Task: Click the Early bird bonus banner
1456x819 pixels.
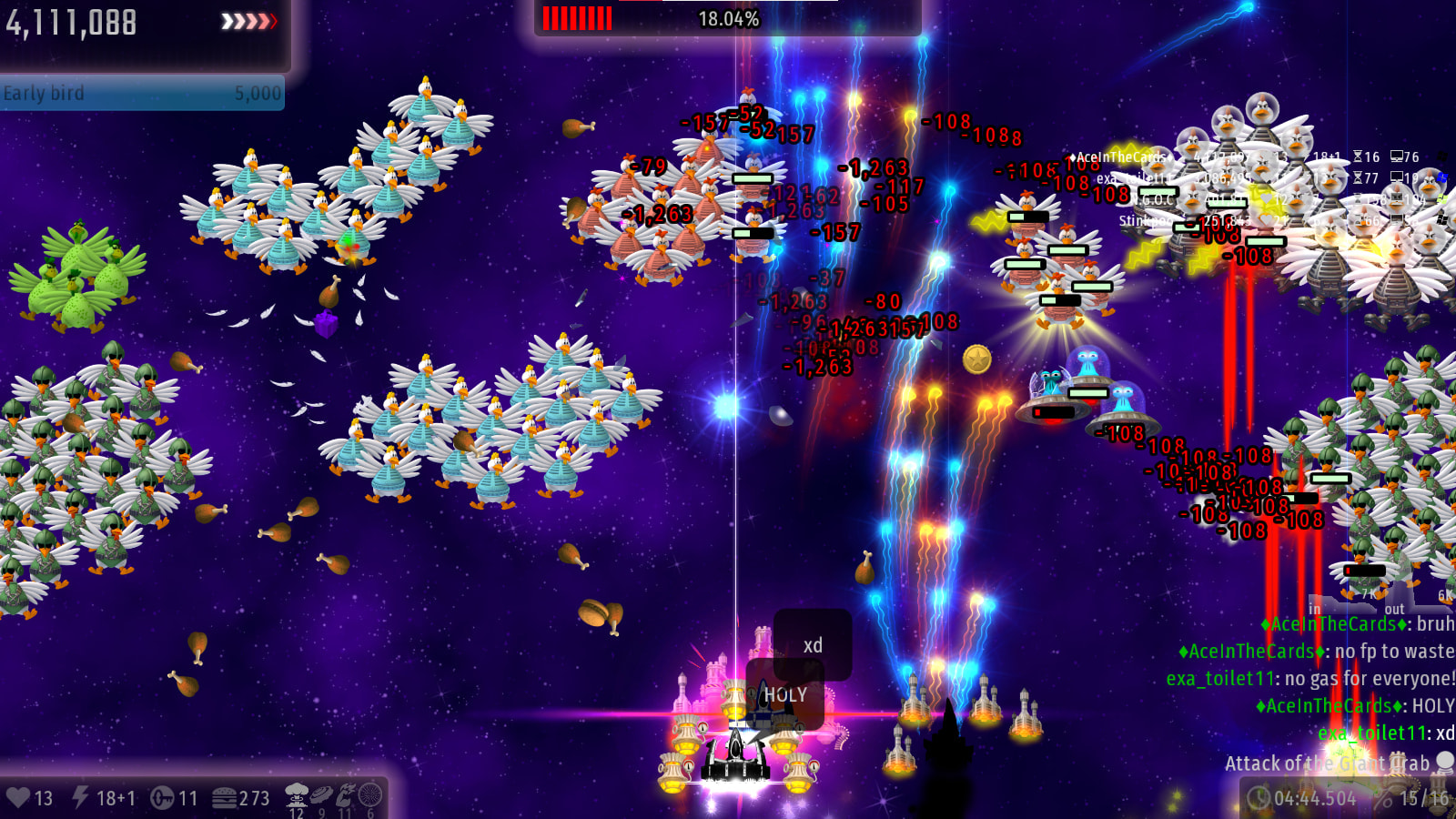Action: pos(142,93)
